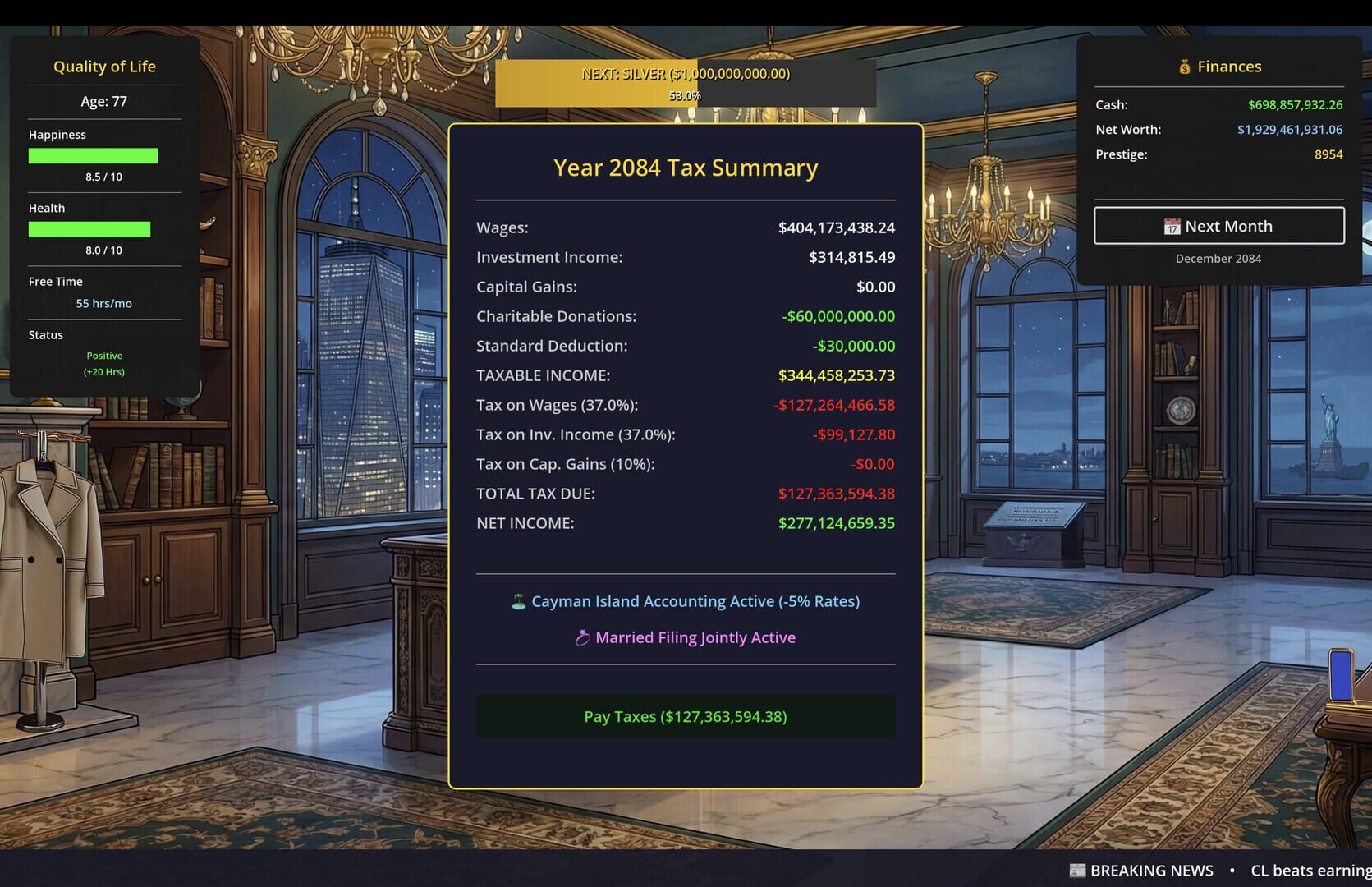This screenshot has width=1372, height=887.
Task: Click the Silver tier progress bar
Action: pyautogui.click(x=686, y=82)
